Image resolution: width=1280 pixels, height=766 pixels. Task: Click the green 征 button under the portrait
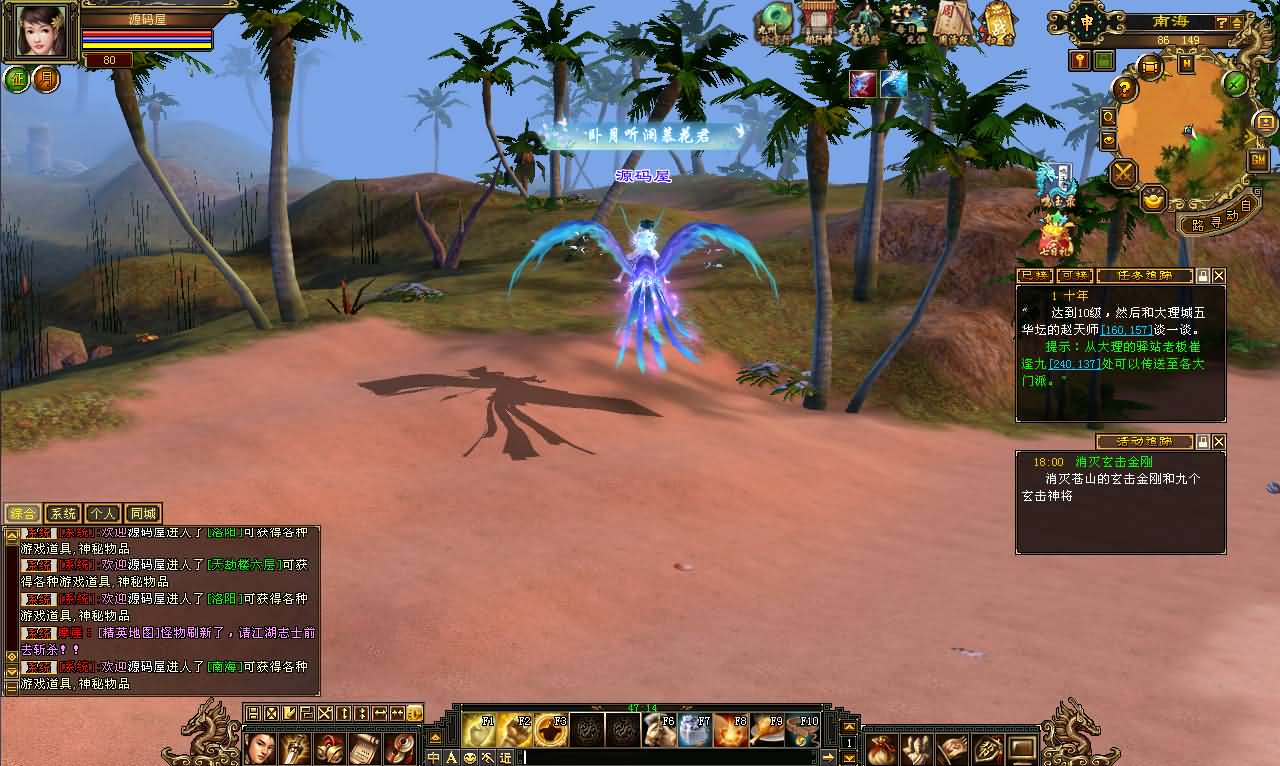pos(17,79)
